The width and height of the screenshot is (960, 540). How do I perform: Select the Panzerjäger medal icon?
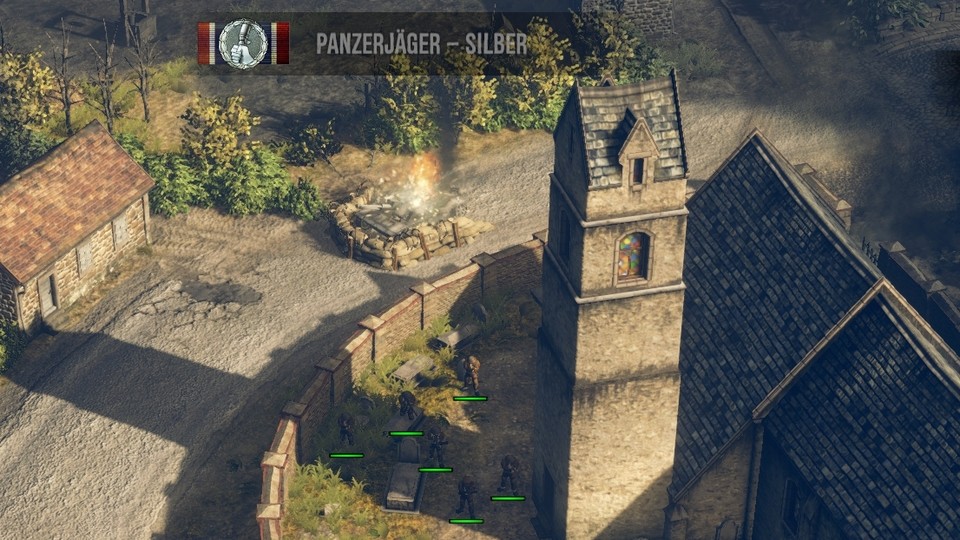pyautogui.click(x=243, y=44)
